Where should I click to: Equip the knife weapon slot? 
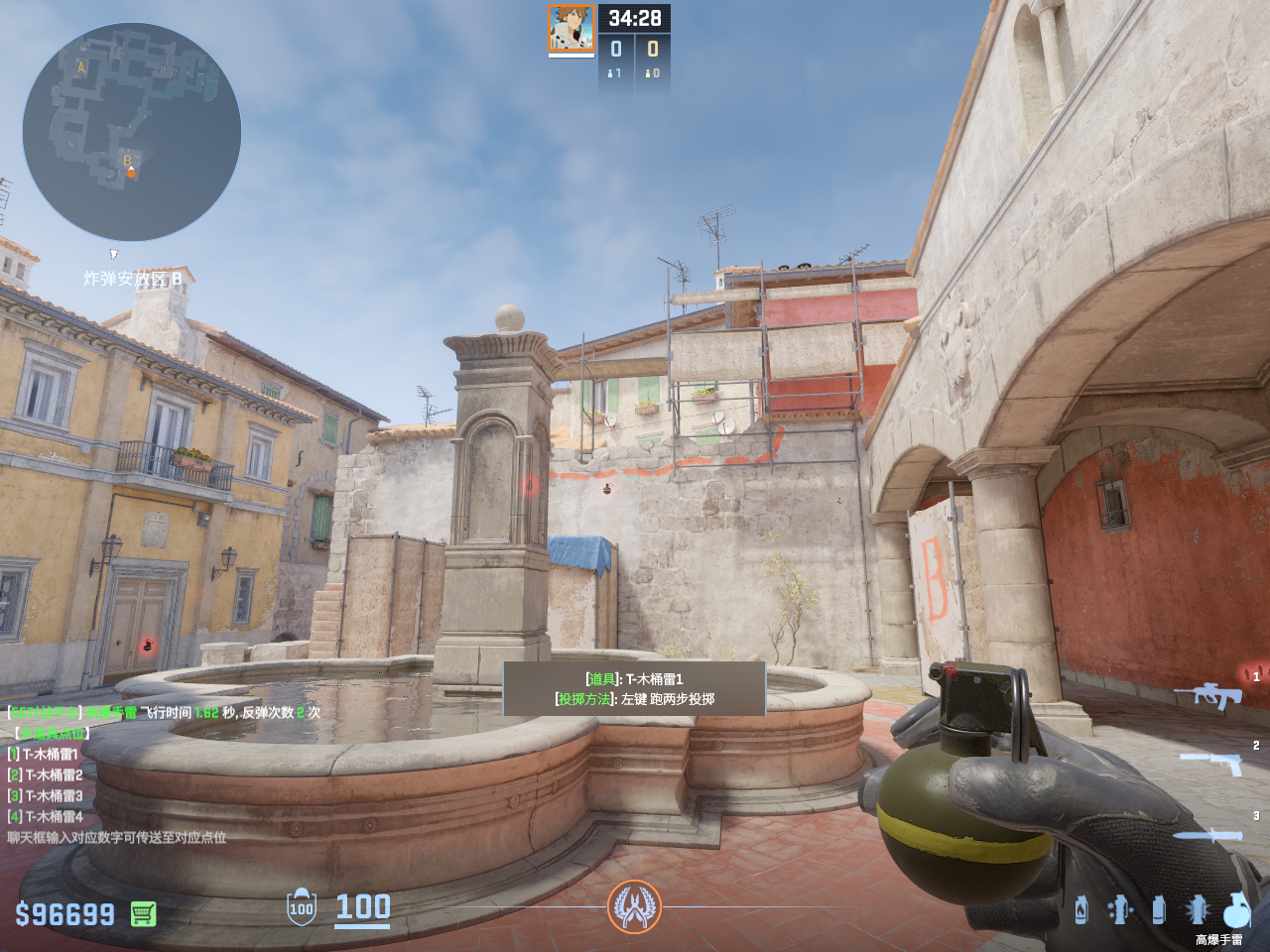click(1206, 835)
